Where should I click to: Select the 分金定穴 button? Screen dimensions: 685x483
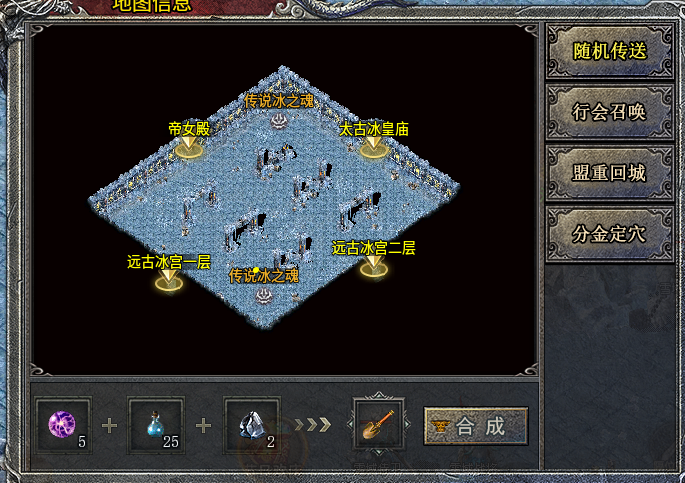[x=609, y=234]
